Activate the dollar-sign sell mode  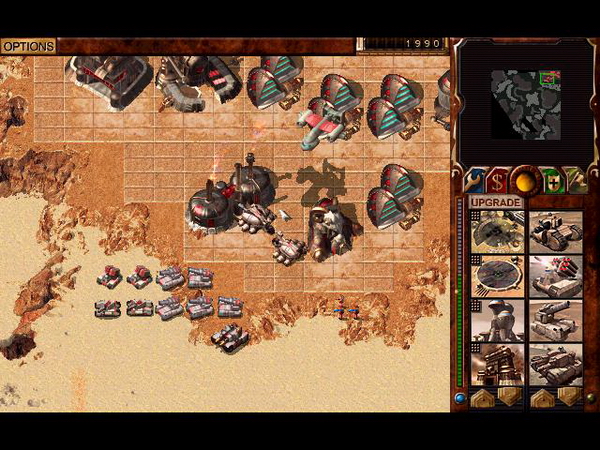pos(497,180)
